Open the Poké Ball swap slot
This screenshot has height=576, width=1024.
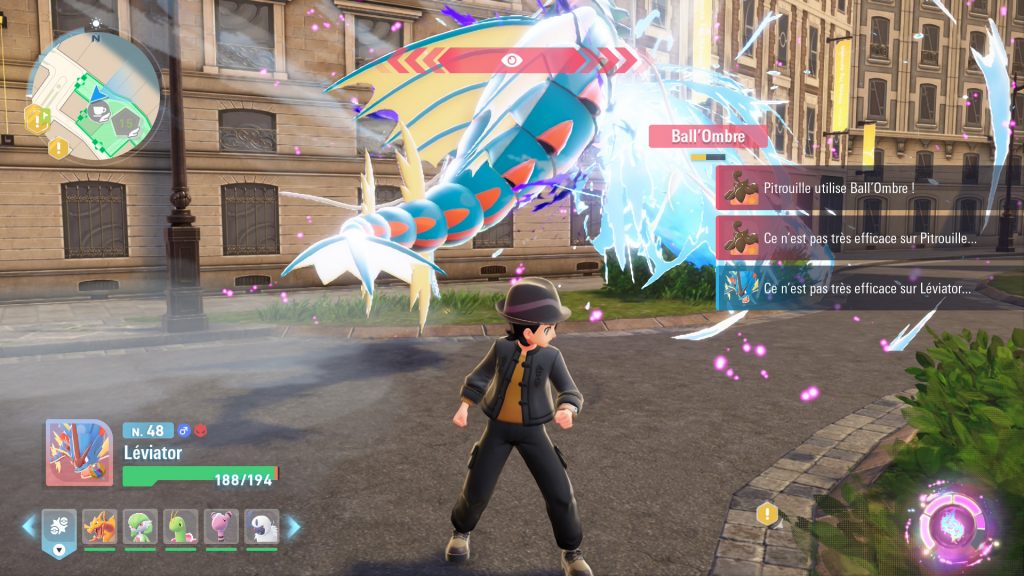coord(59,528)
